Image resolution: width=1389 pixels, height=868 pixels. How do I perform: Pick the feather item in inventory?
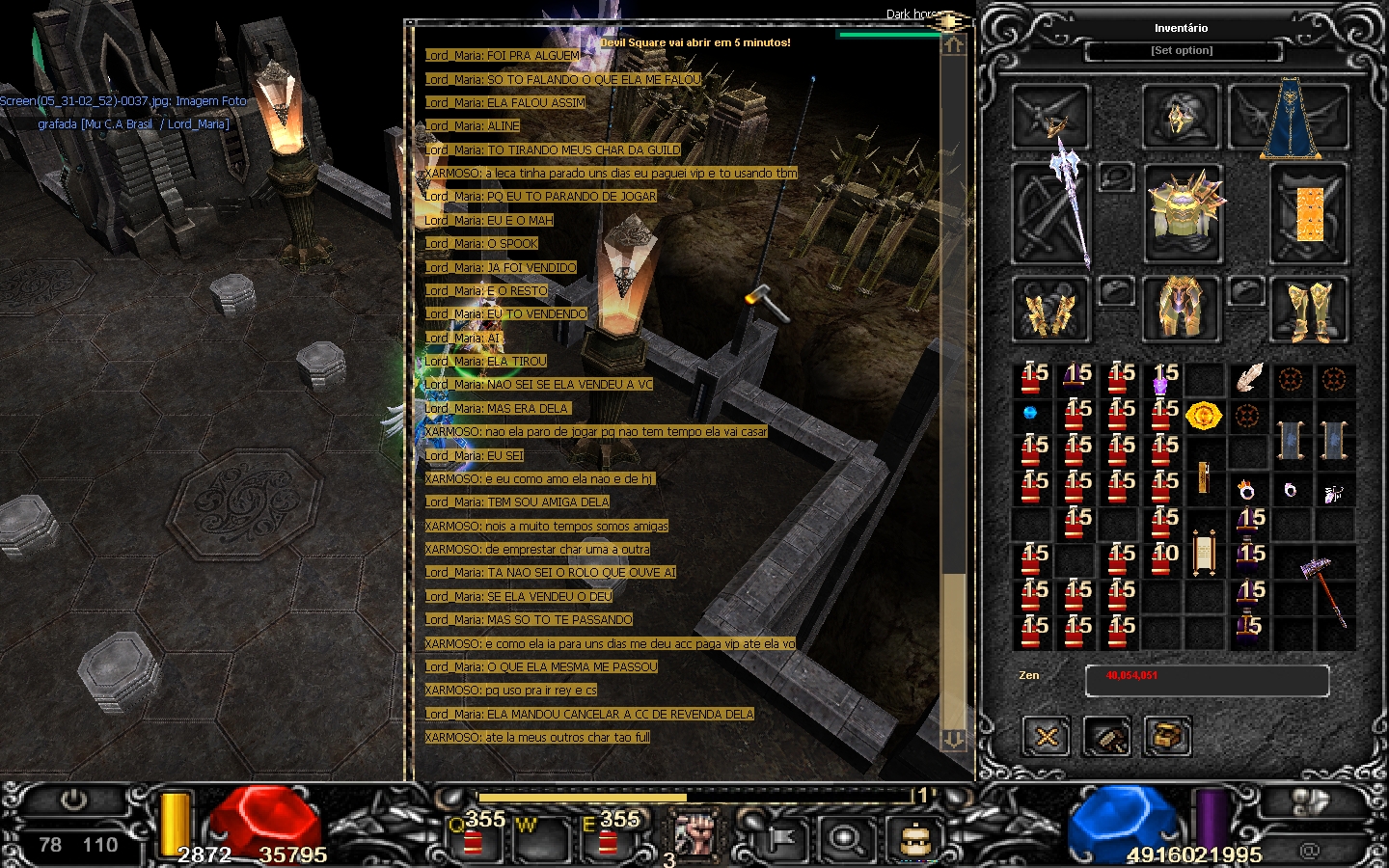coord(1248,378)
